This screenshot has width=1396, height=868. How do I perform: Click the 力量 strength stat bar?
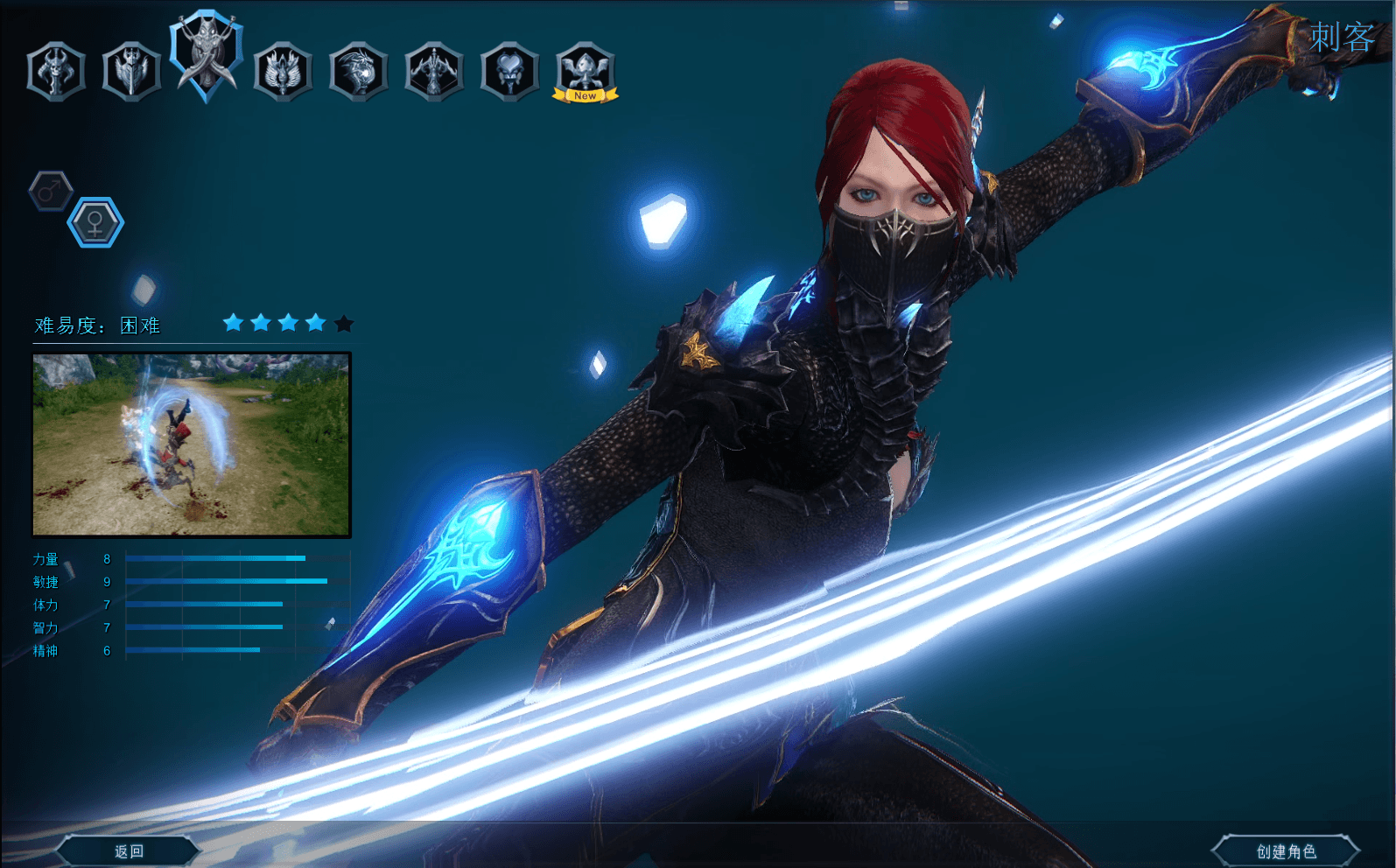(x=214, y=557)
